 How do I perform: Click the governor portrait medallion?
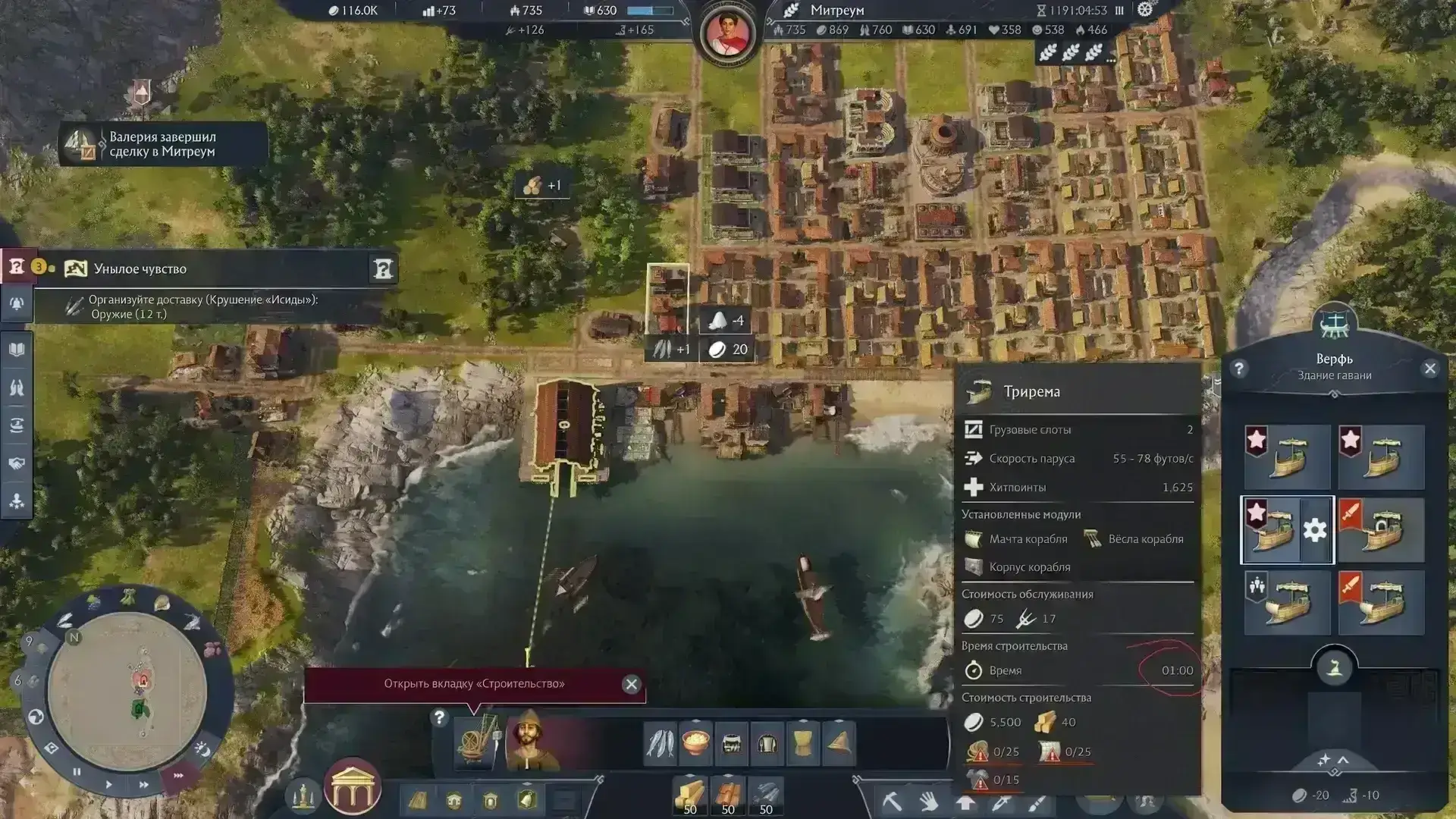coord(728,33)
